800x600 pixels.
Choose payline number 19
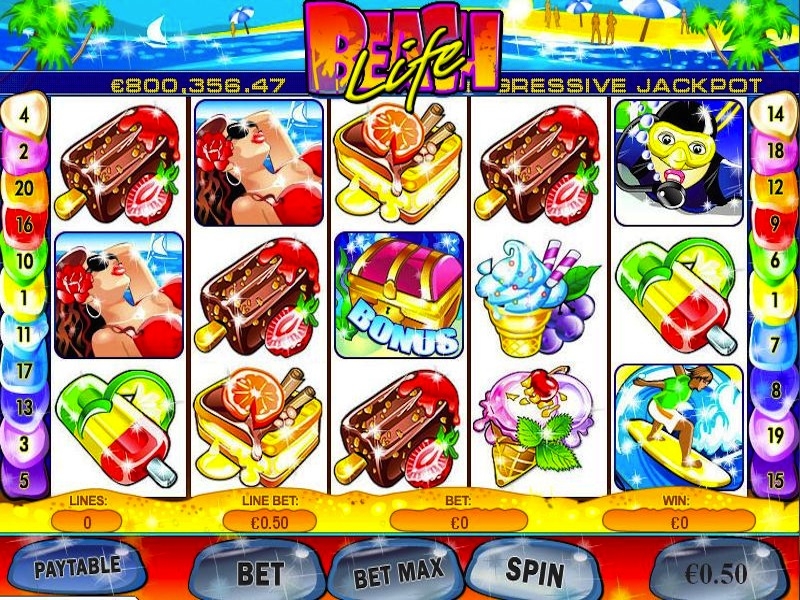775,435
